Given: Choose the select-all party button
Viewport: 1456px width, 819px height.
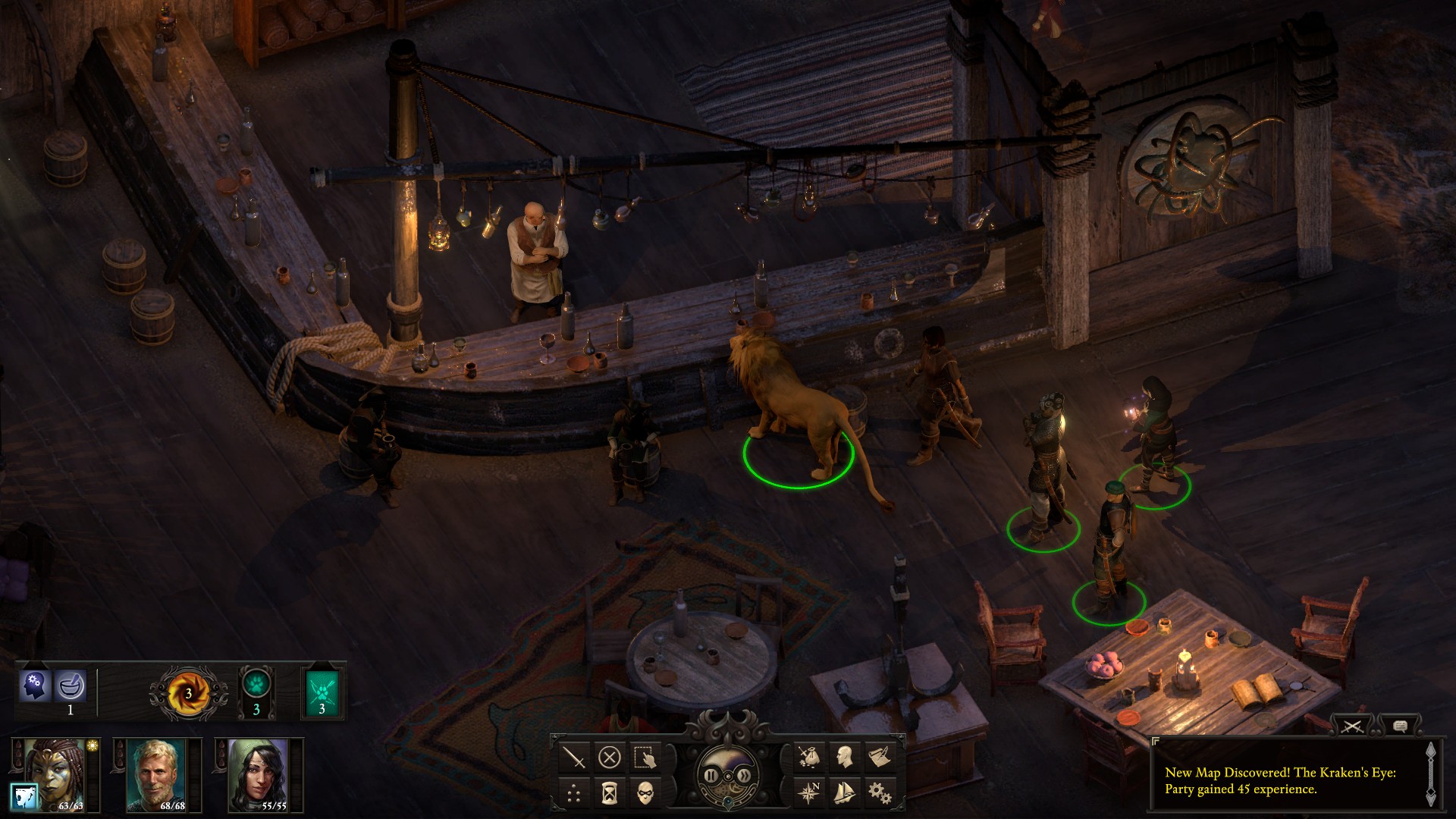Looking at the screenshot, I should click(645, 757).
